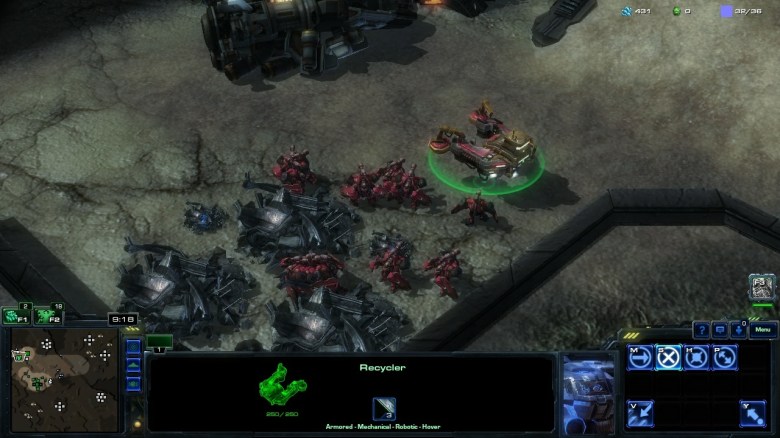This screenshot has width=780, height=438.
Task: Choose the Patrol command
Action: pos(724,357)
